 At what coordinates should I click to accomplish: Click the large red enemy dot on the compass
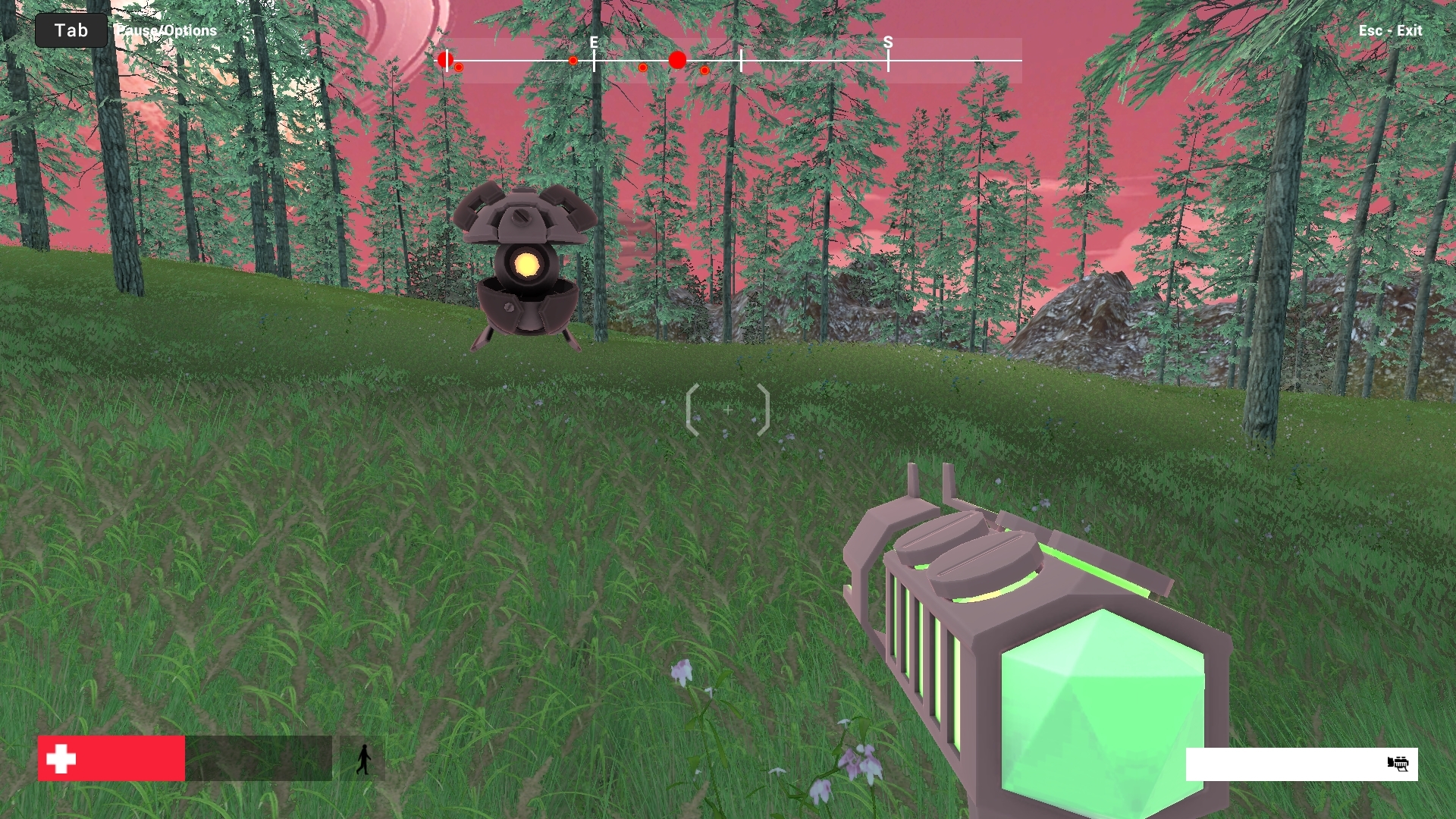tap(677, 59)
